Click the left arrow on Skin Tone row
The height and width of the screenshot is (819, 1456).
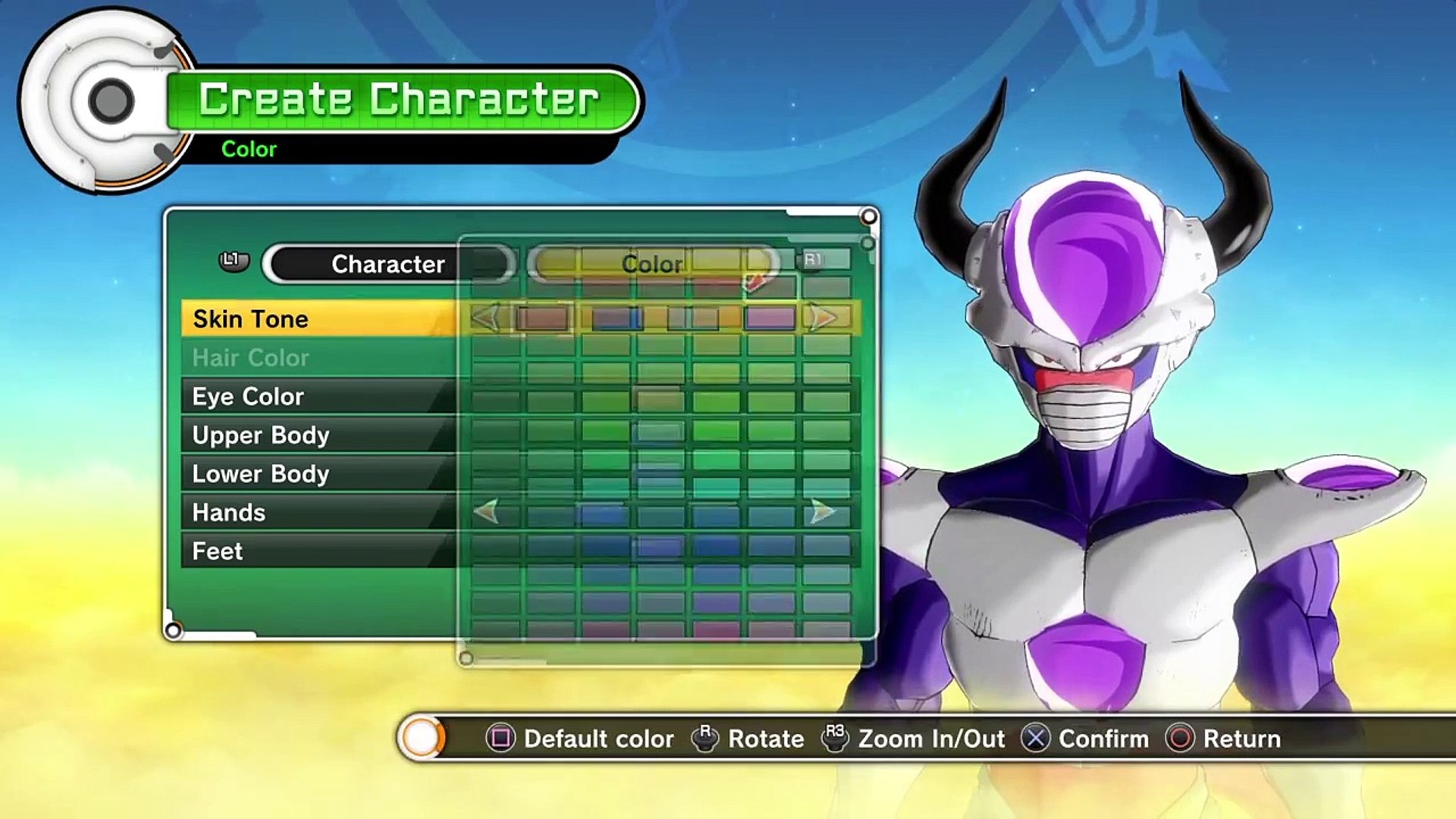click(485, 318)
